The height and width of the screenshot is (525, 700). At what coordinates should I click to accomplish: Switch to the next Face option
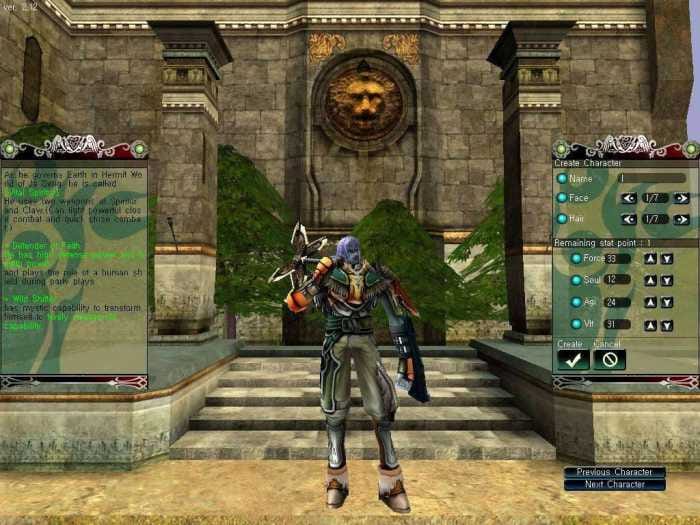tap(681, 198)
